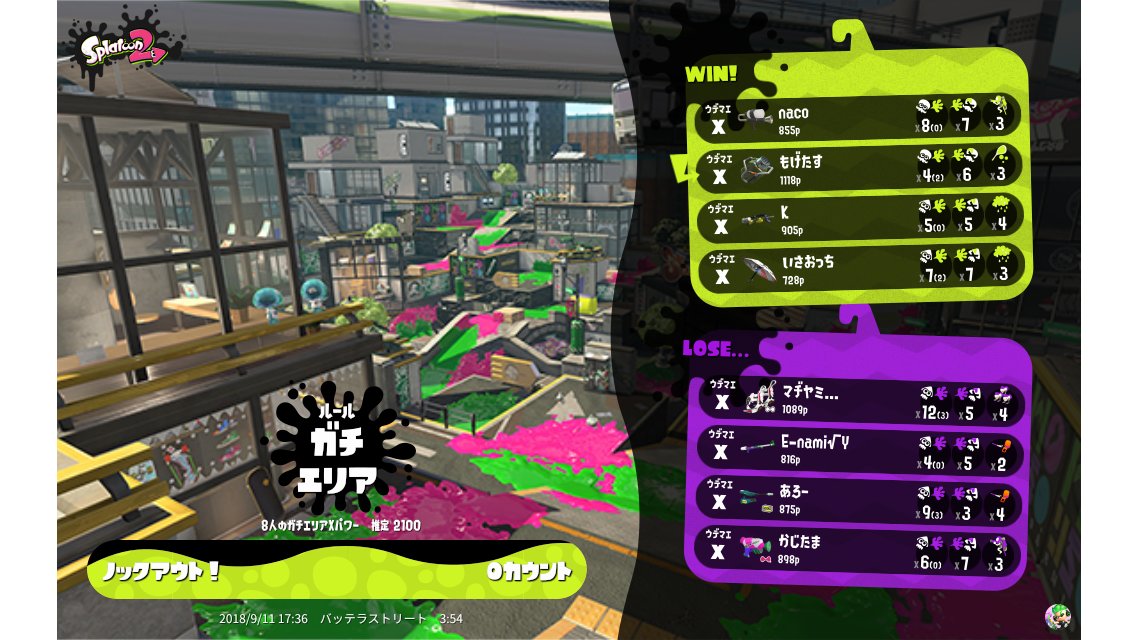This screenshot has width=1138, height=640.
Task: Open E-nami's result row
Action: [858, 450]
